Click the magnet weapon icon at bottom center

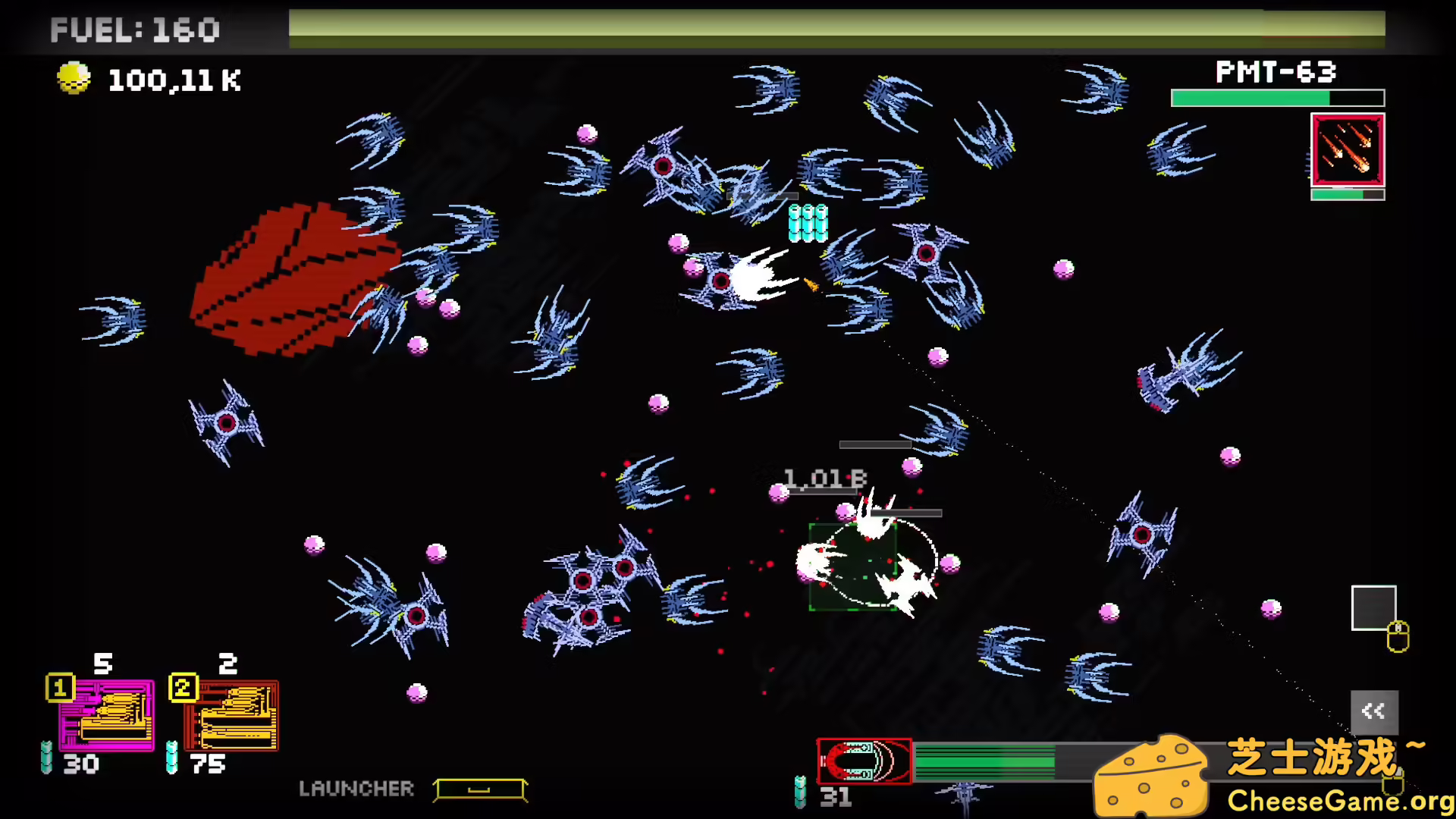(864, 762)
